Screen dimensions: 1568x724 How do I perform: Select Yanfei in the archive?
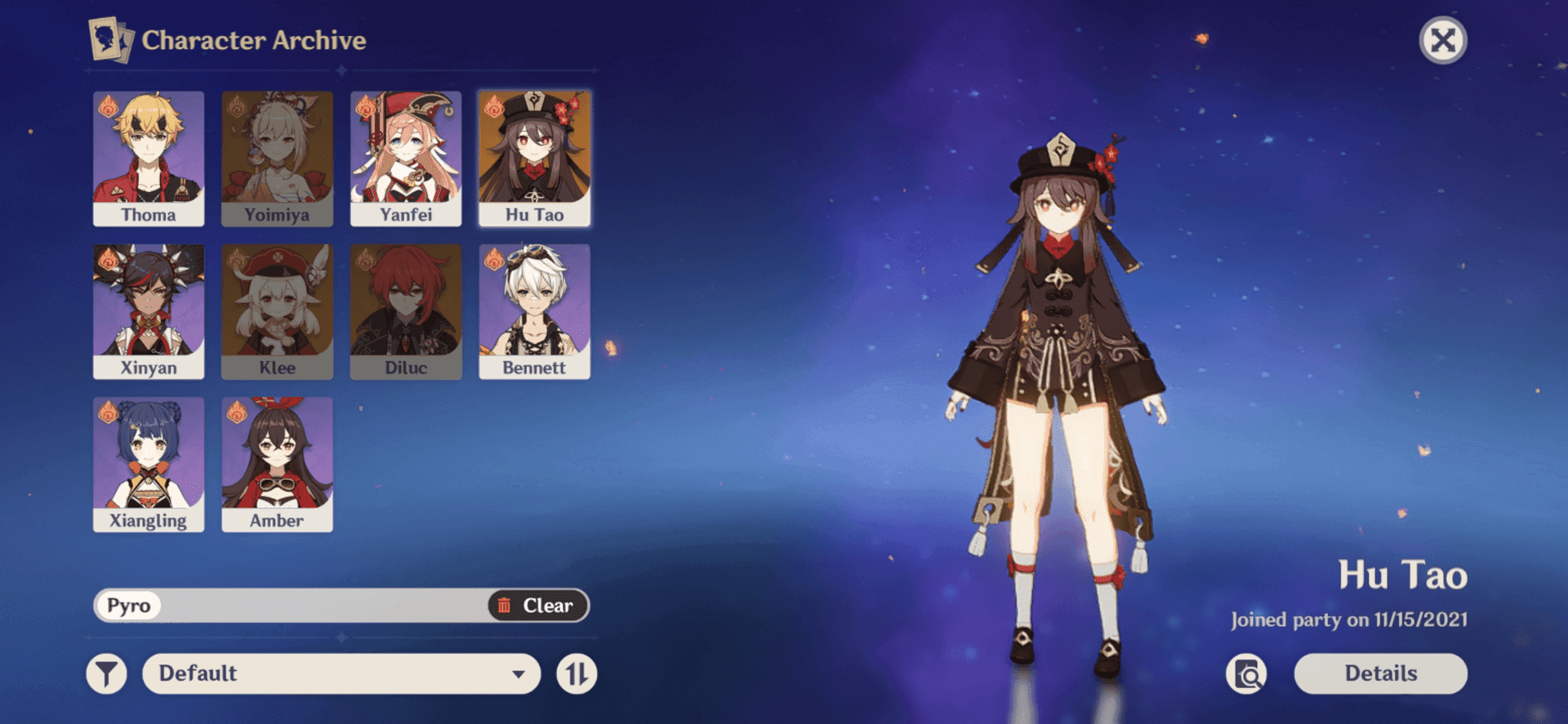tap(406, 159)
